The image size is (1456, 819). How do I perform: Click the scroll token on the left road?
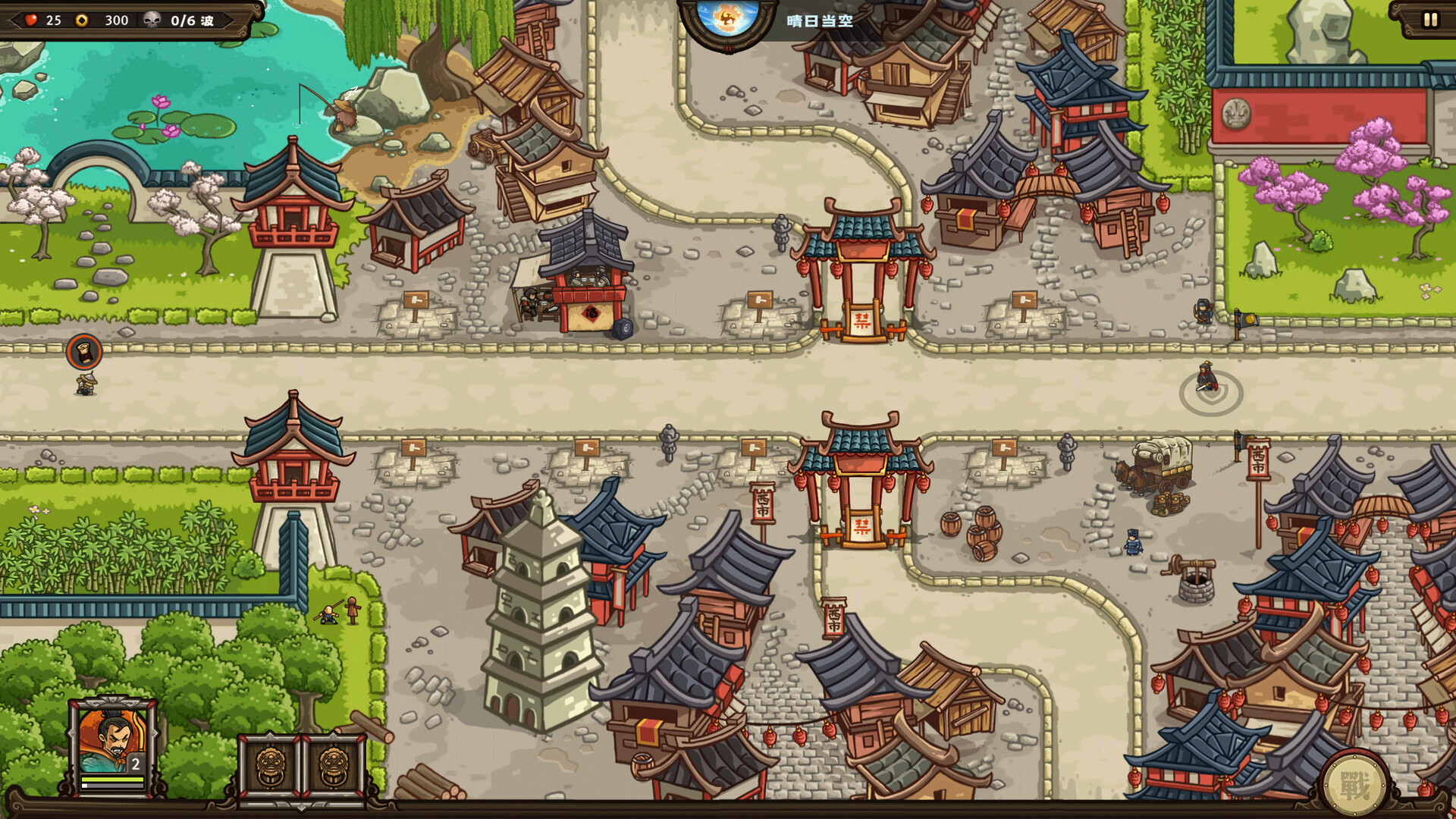coord(84,352)
